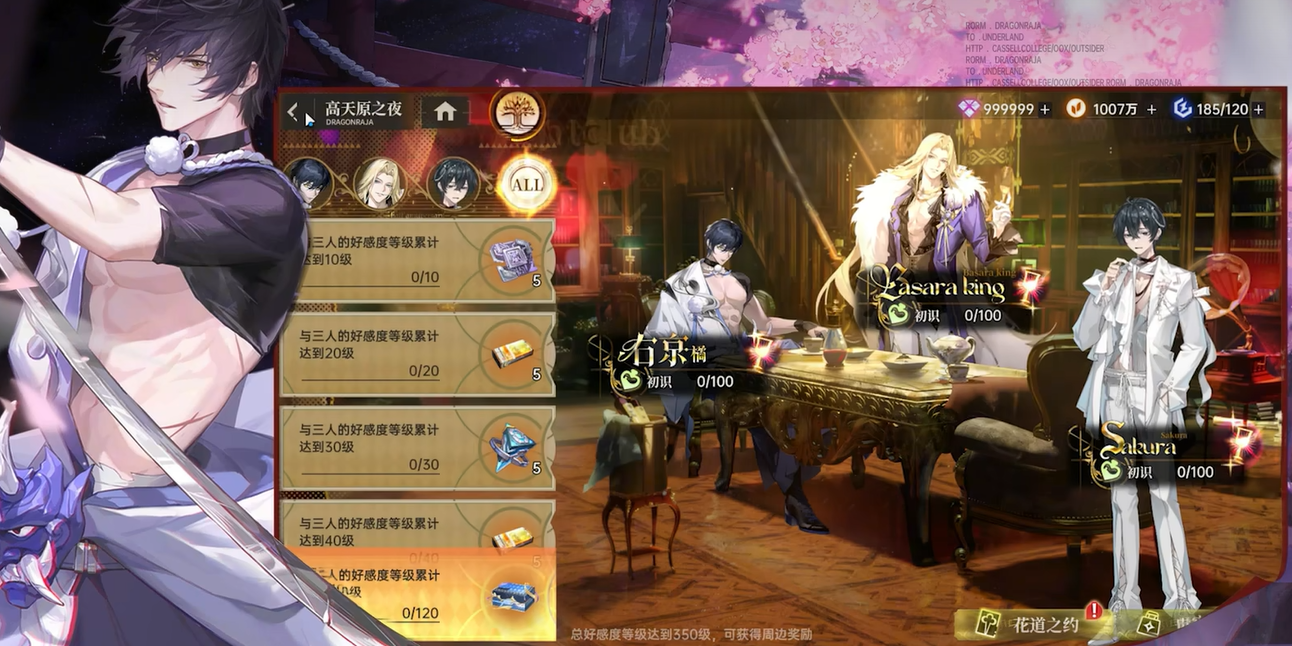Screen dimensions: 1292x646
Task: Select the 30级 affection reward row
Action: pos(418,447)
